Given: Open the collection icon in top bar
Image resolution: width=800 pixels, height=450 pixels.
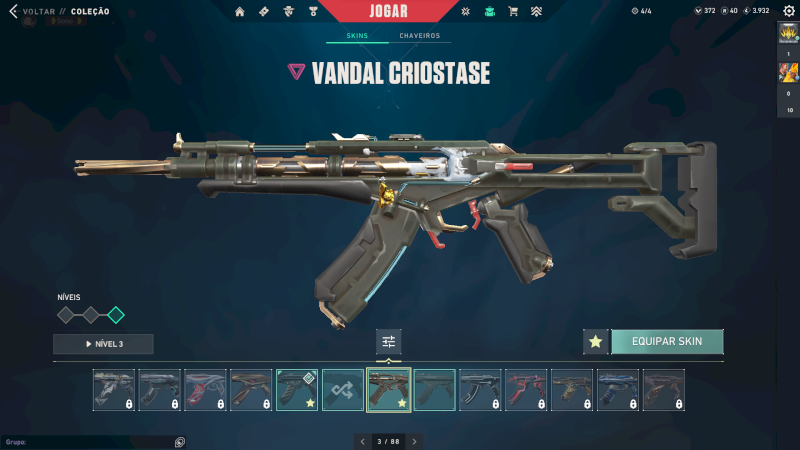Looking at the screenshot, I should [489, 12].
